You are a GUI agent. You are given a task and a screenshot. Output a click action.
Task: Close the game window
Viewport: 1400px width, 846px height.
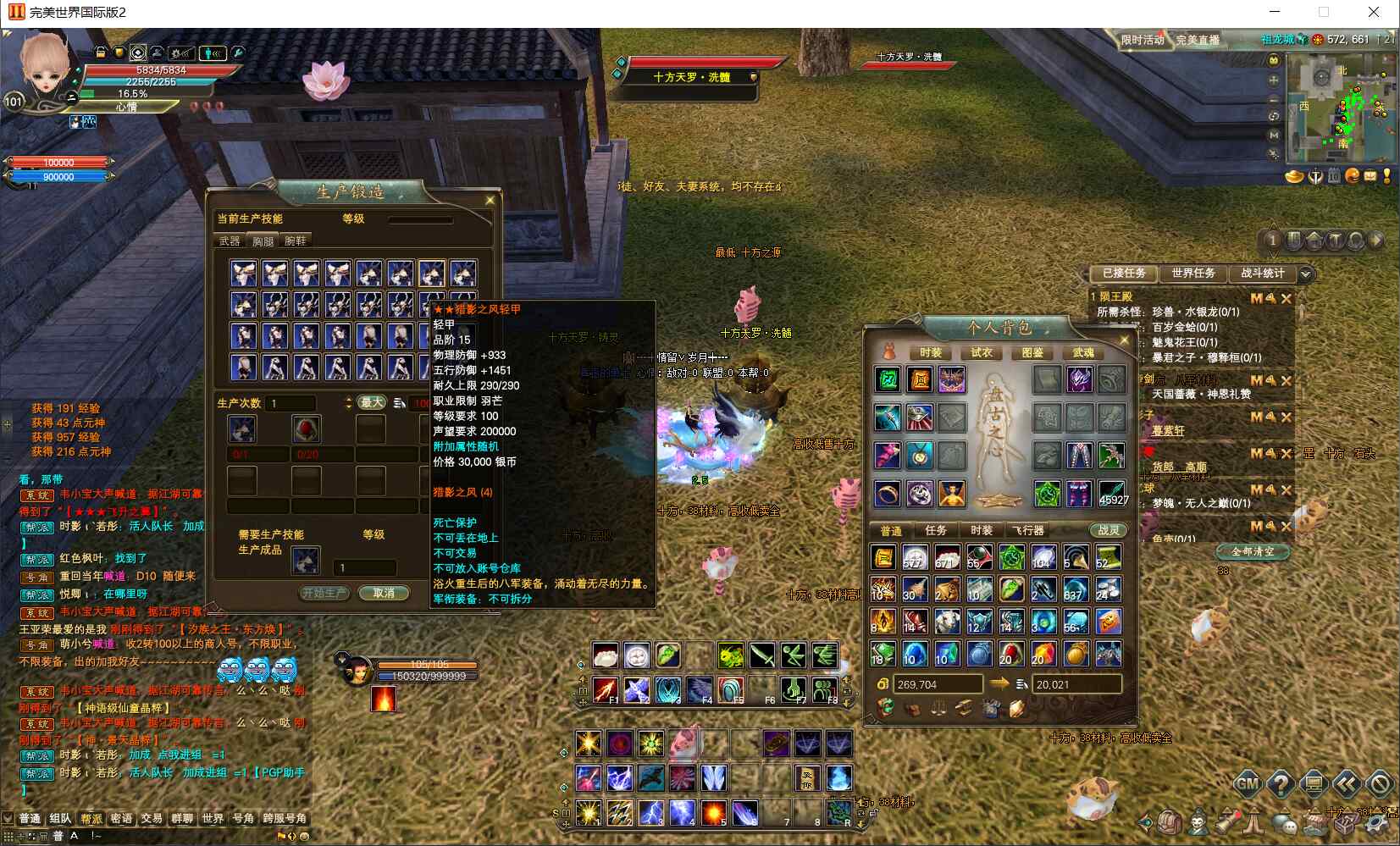[1374, 12]
